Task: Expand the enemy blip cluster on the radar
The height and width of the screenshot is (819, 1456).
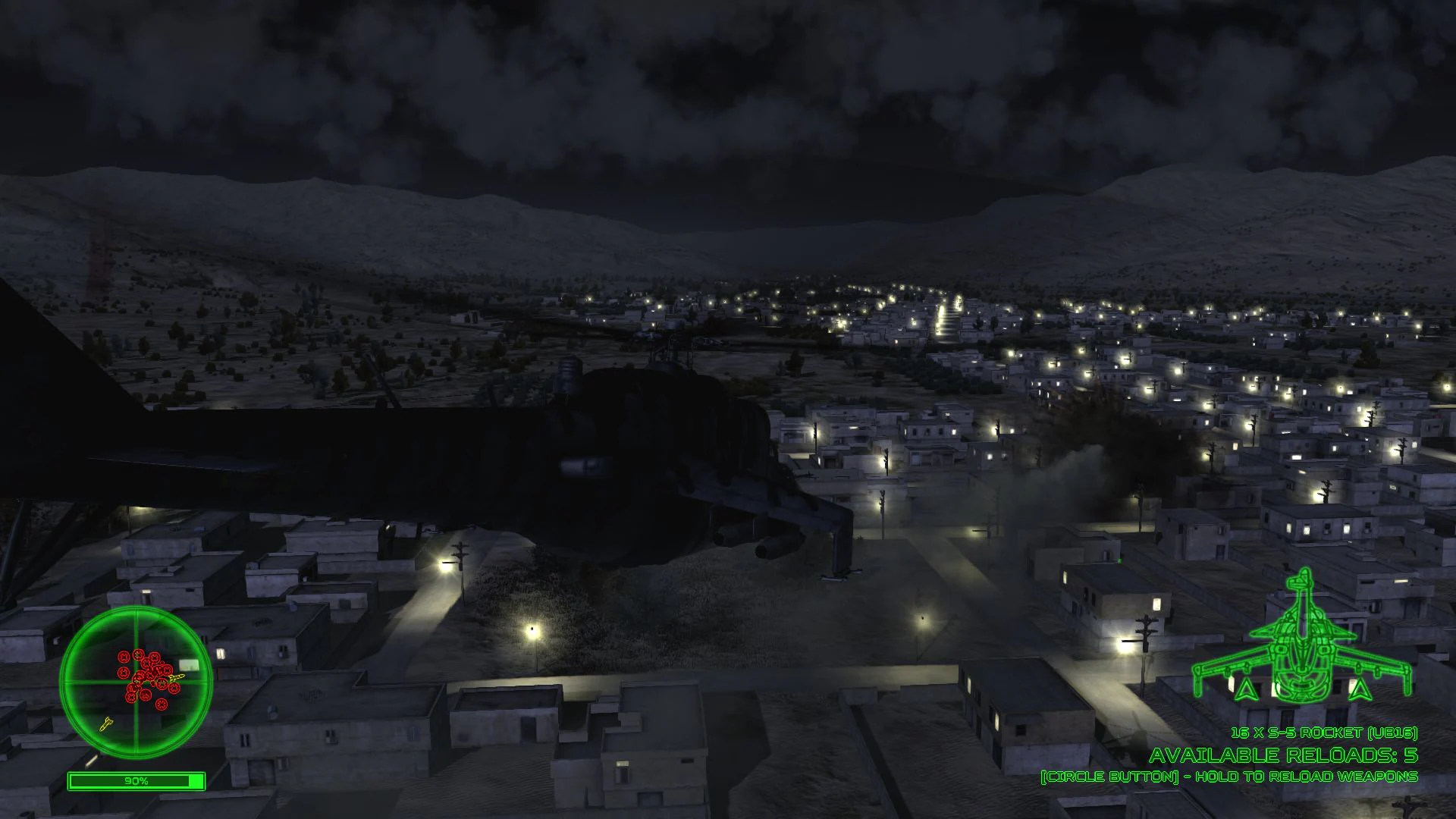Action: tap(148, 675)
